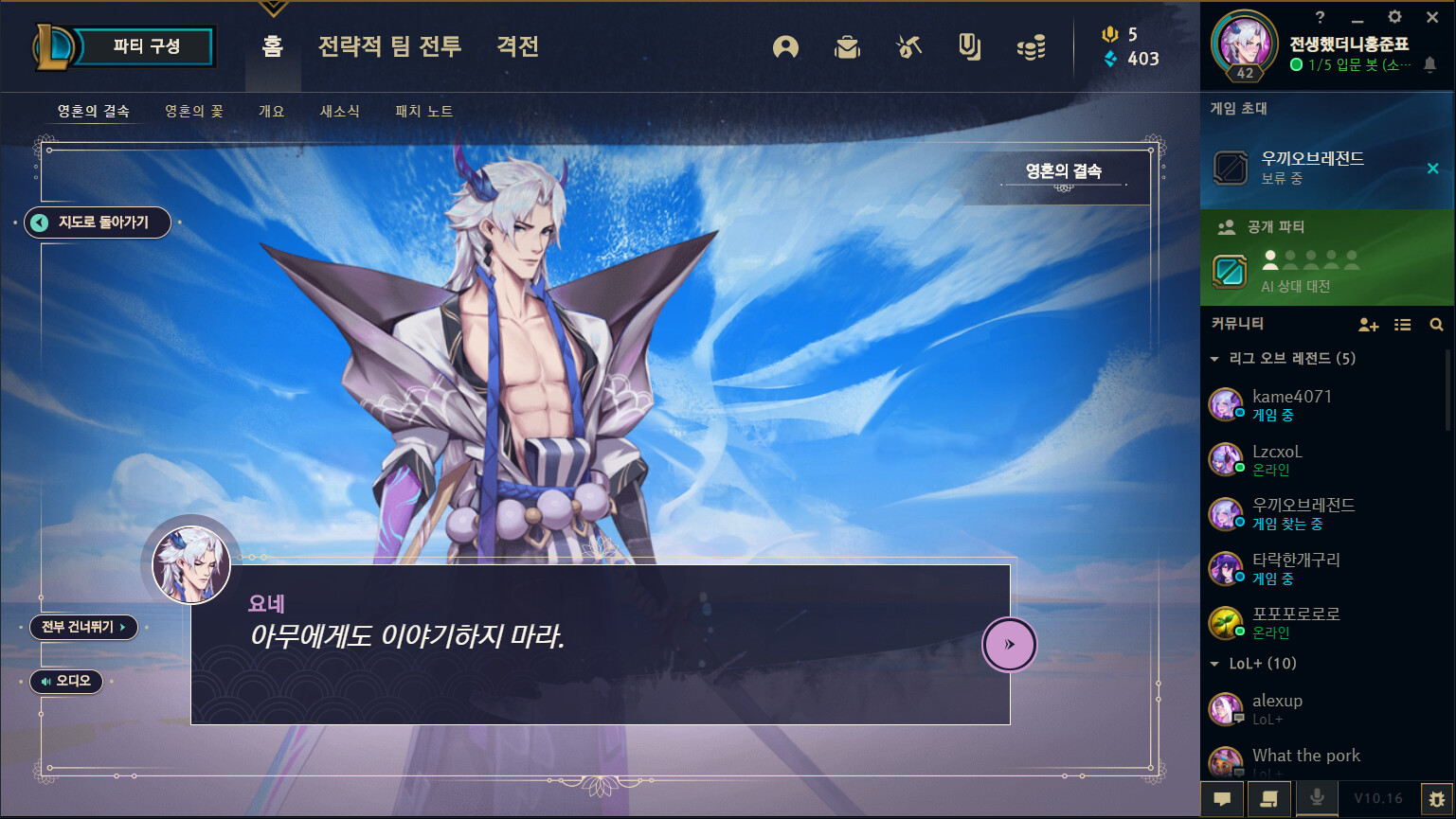Open the bug report icon
The height and width of the screenshot is (819, 1456).
(x=1438, y=798)
